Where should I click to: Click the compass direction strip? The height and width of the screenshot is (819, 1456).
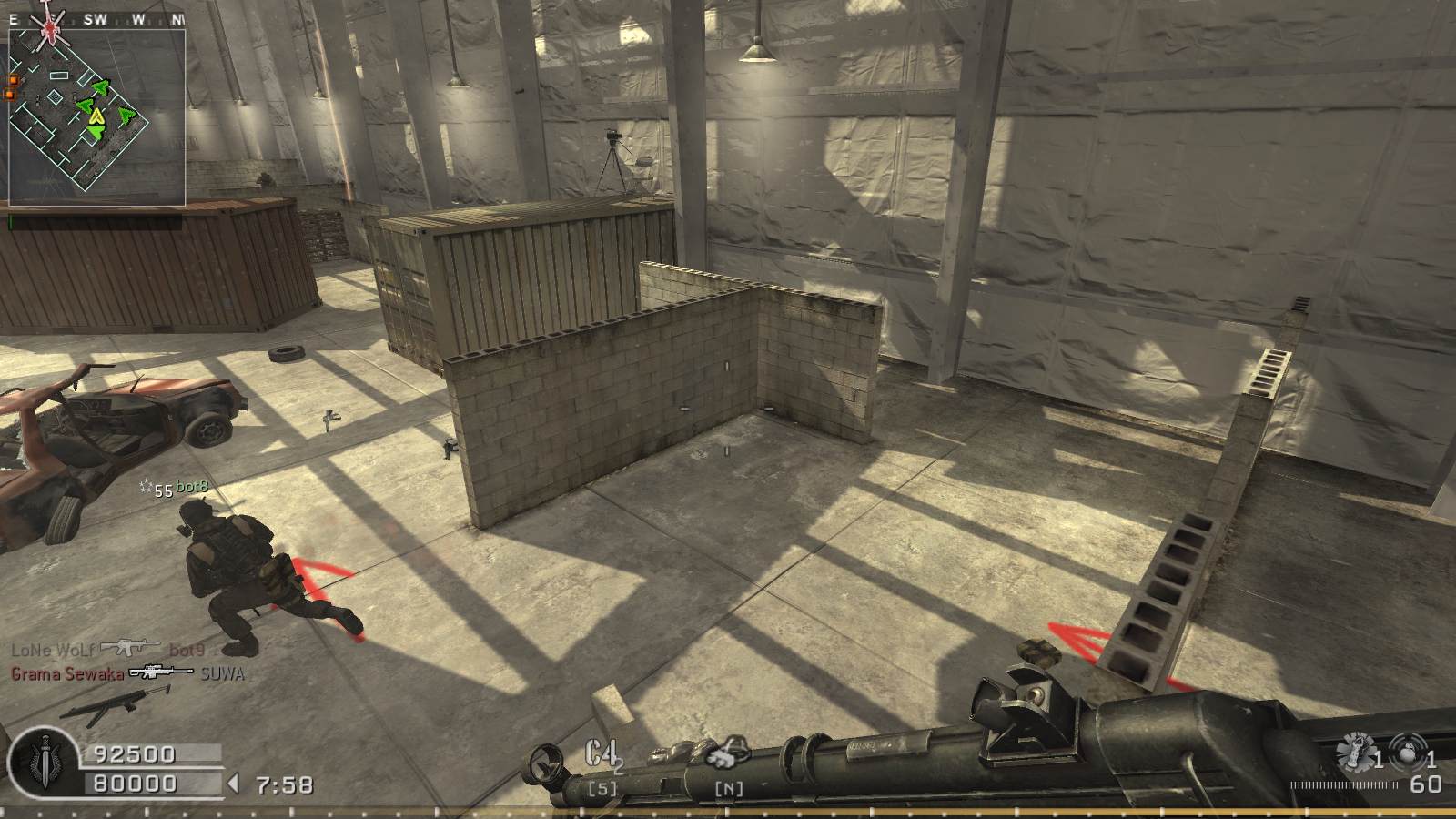pyautogui.click(x=96, y=18)
